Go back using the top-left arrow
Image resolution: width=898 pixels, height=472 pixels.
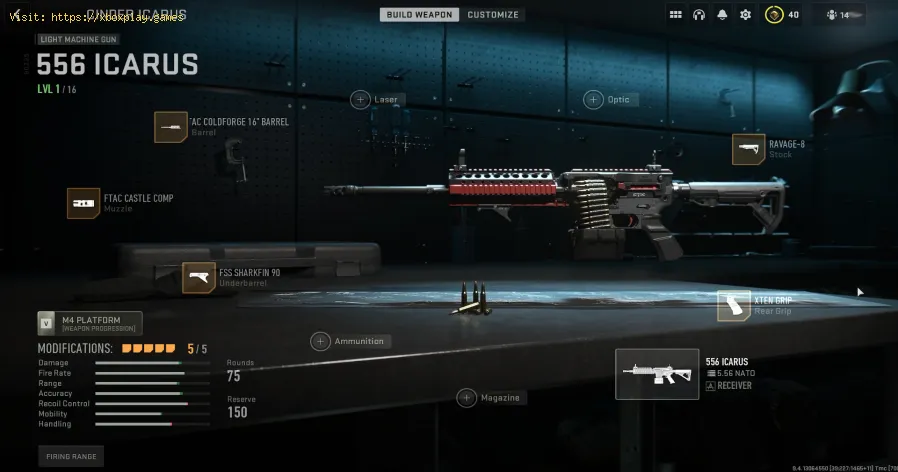click(15, 12)
